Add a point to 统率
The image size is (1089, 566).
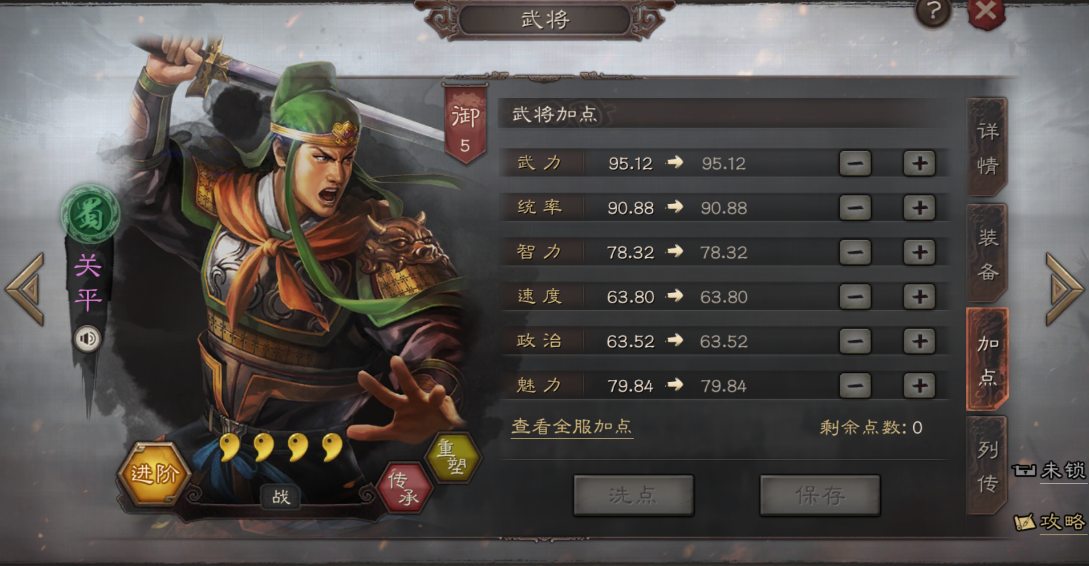[x=918, y=208]
